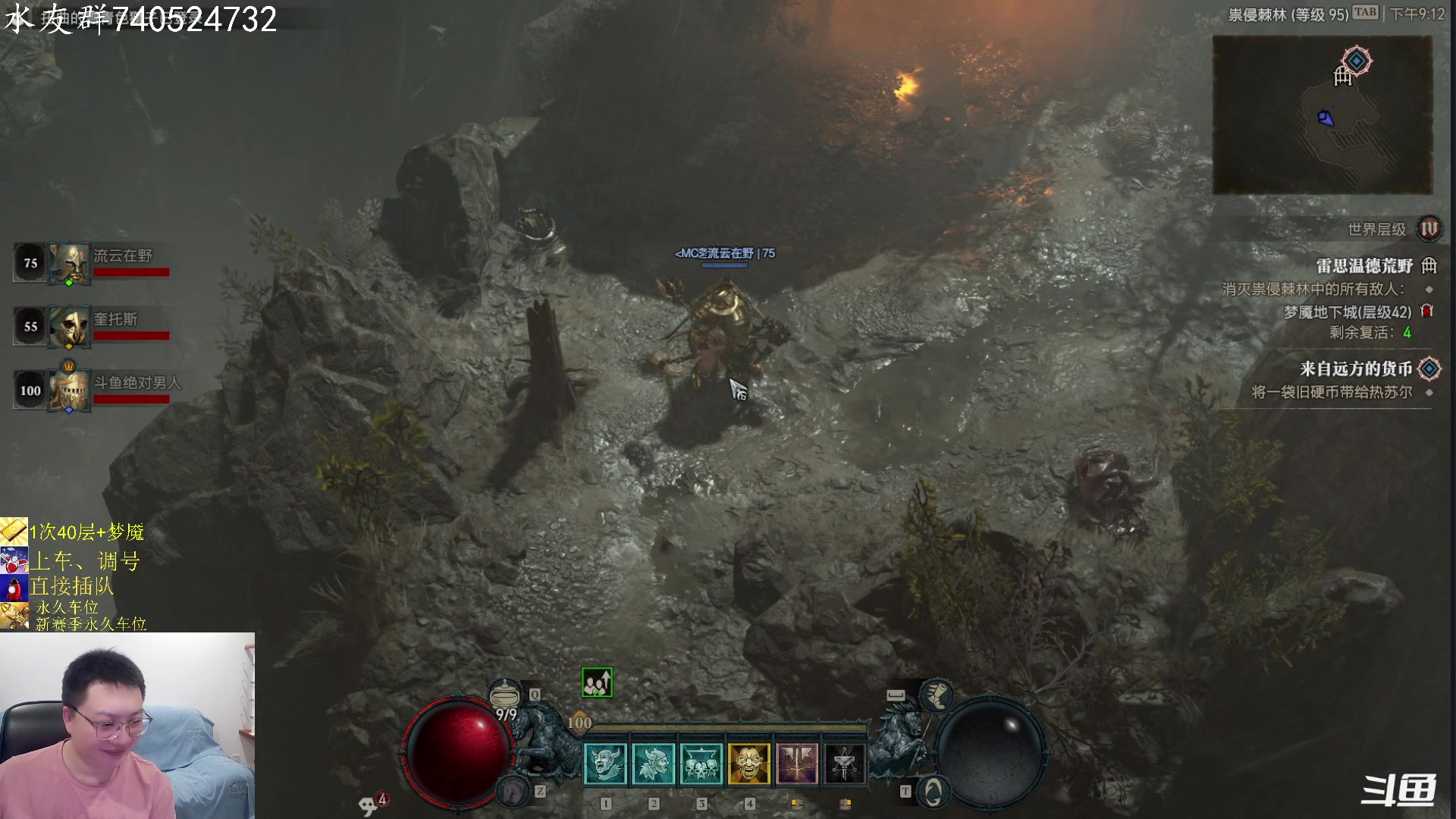Open the town portal swirl icon

point(933,792)
